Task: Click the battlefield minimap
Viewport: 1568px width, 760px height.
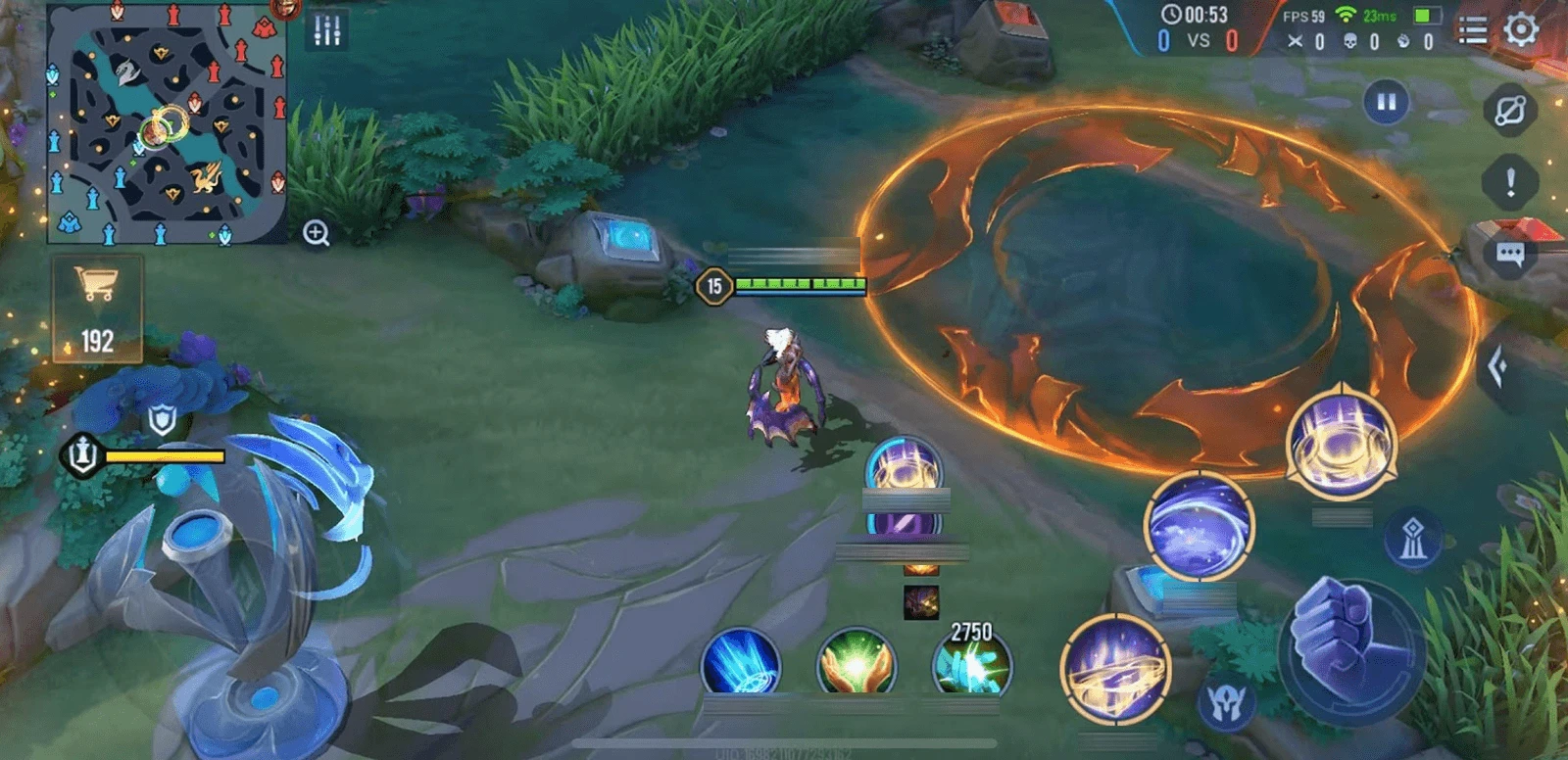Action: point(167,122)
